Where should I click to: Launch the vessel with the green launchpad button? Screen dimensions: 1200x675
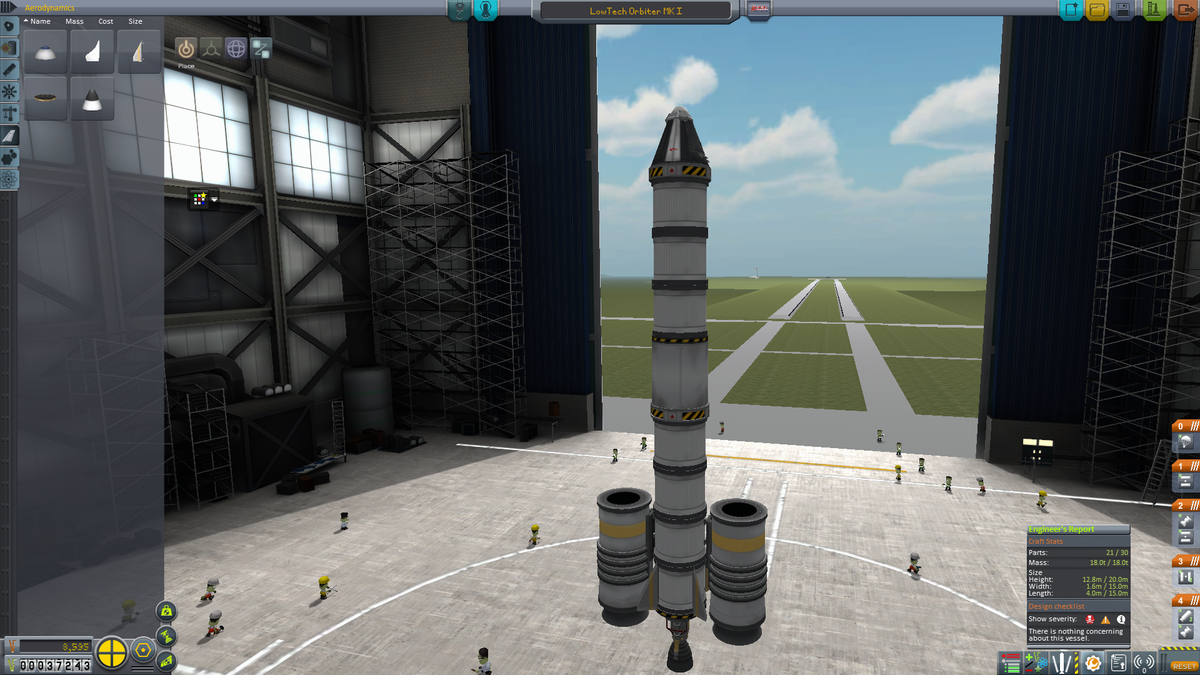(x=1154, y=10)
